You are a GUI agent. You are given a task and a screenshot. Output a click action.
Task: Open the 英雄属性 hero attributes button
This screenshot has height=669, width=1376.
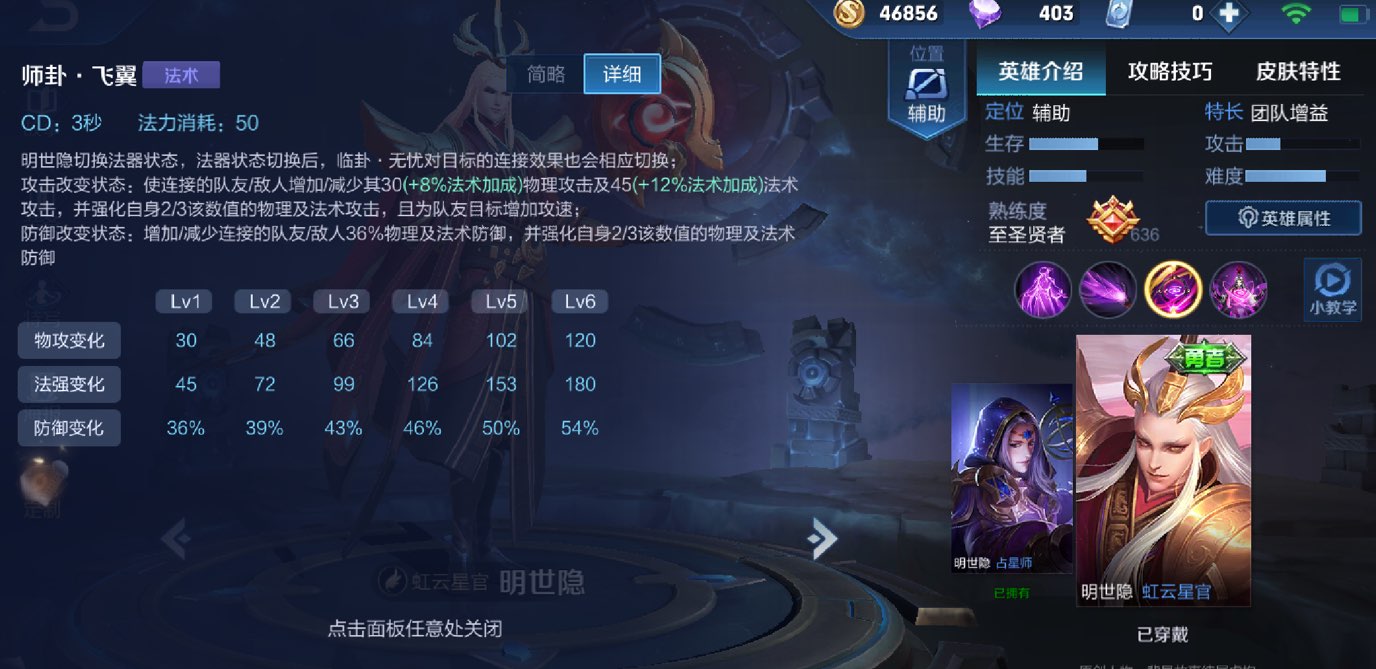pyautogui.click(x=1283, y=218)
